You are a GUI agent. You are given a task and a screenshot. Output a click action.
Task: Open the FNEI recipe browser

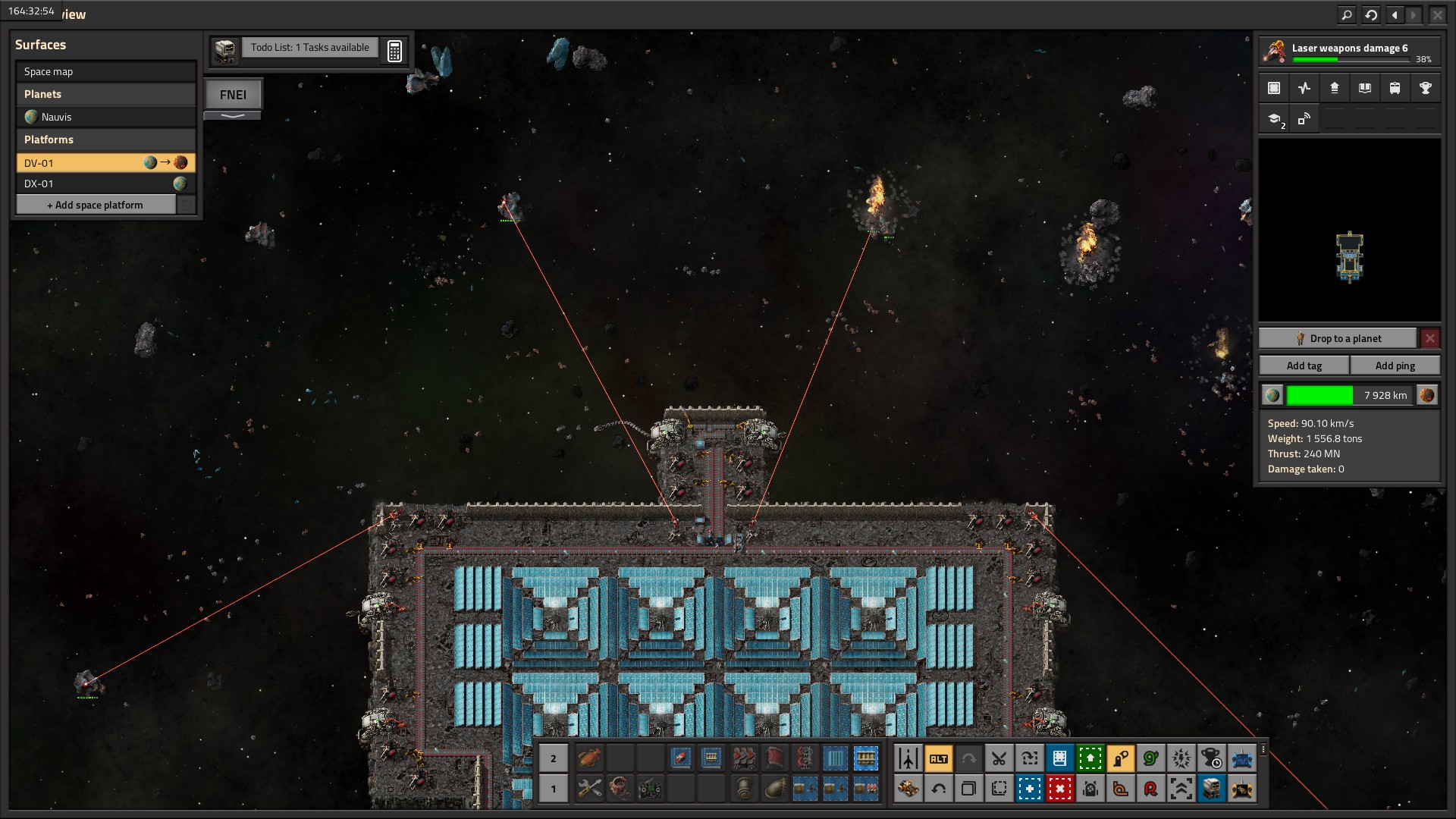coord(233,95)
